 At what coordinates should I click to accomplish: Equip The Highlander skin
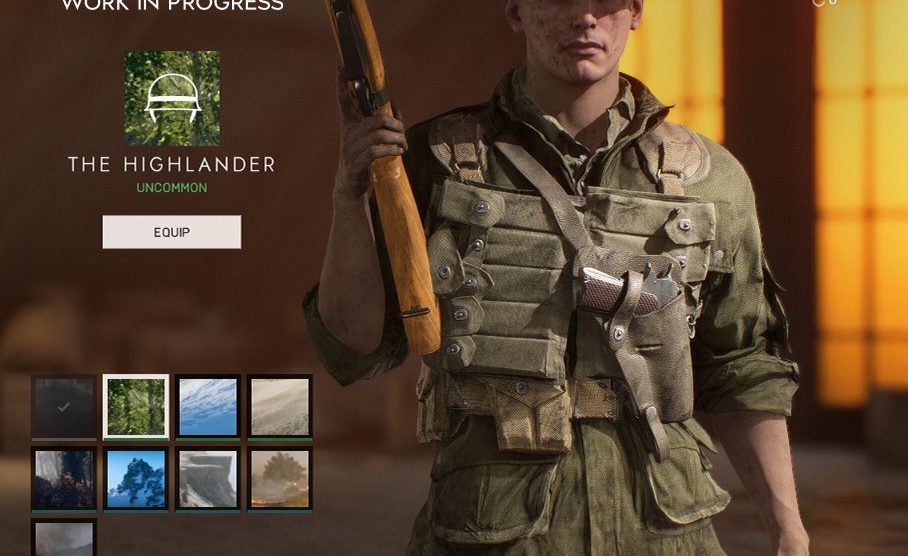coord(171,232)
